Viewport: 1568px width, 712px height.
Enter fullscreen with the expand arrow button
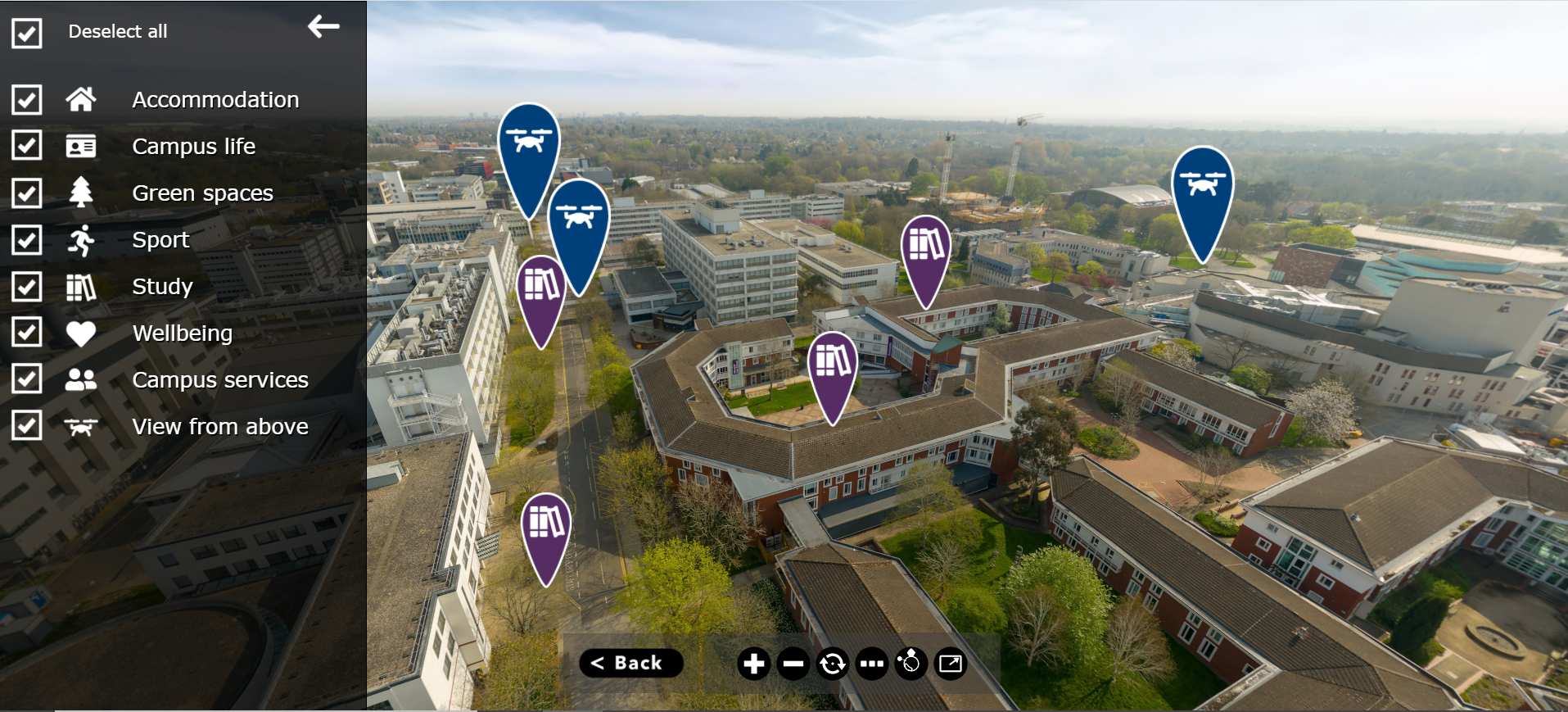point(951,664)
